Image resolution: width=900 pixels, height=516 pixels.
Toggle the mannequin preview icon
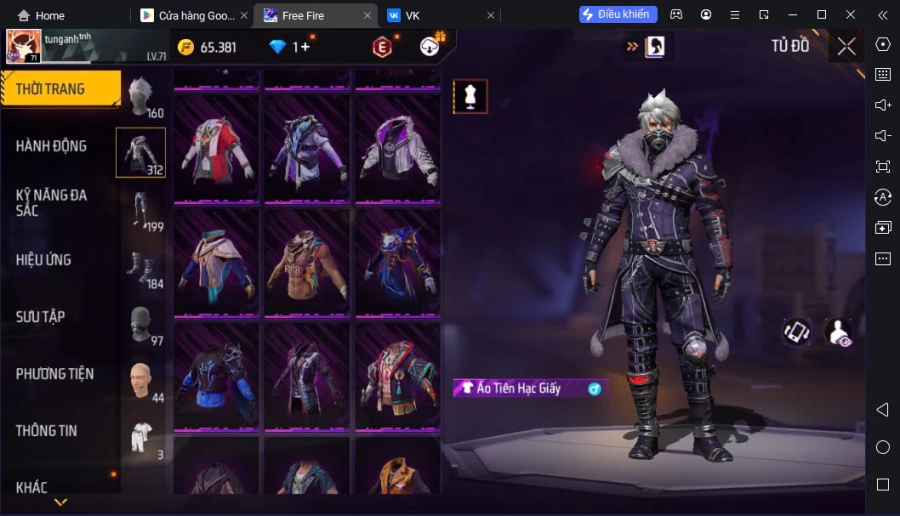click(470, 96)
